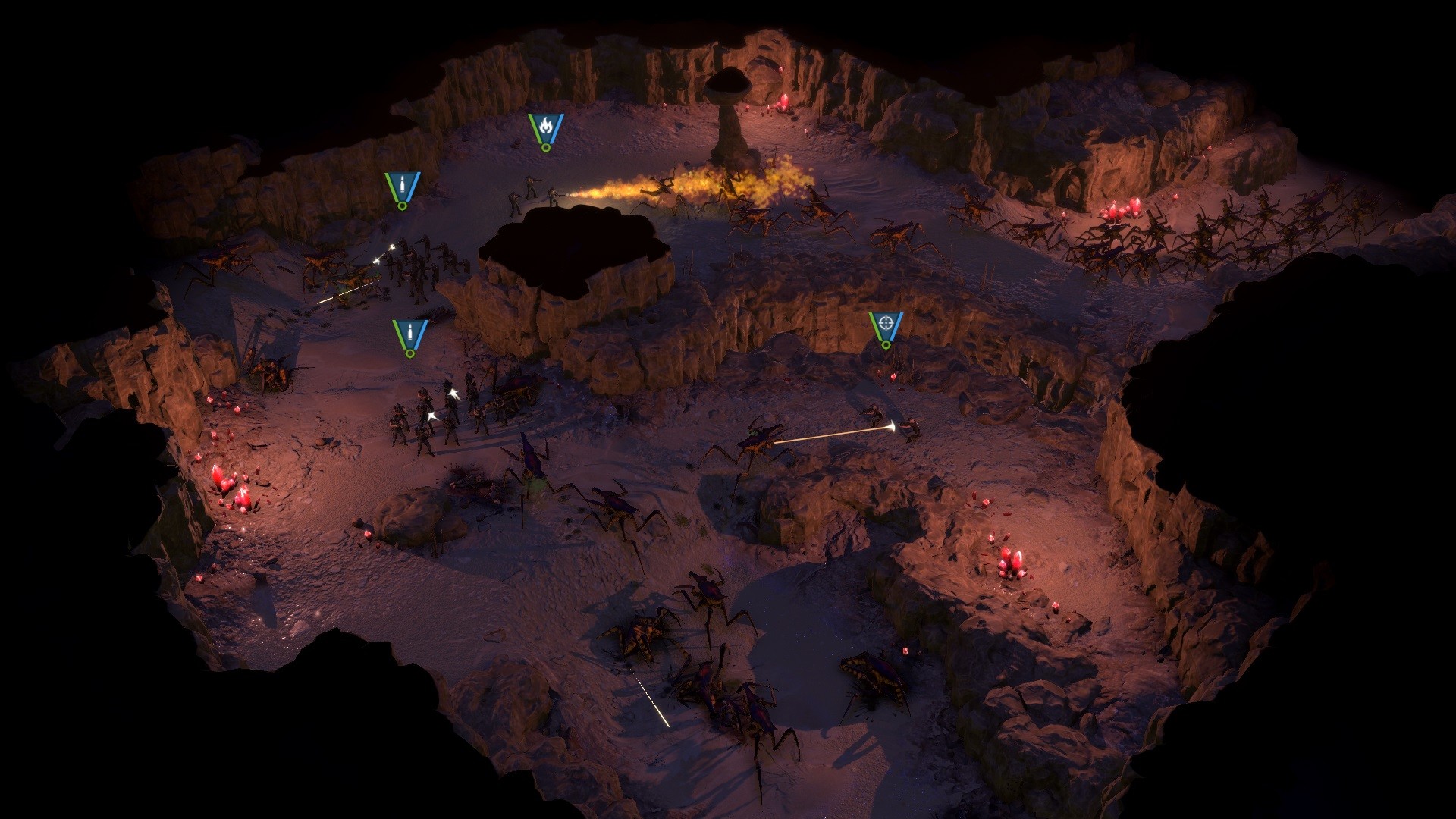Select the flamethrower squad marker icon
Screen dimensions: 1456x819
545,129
